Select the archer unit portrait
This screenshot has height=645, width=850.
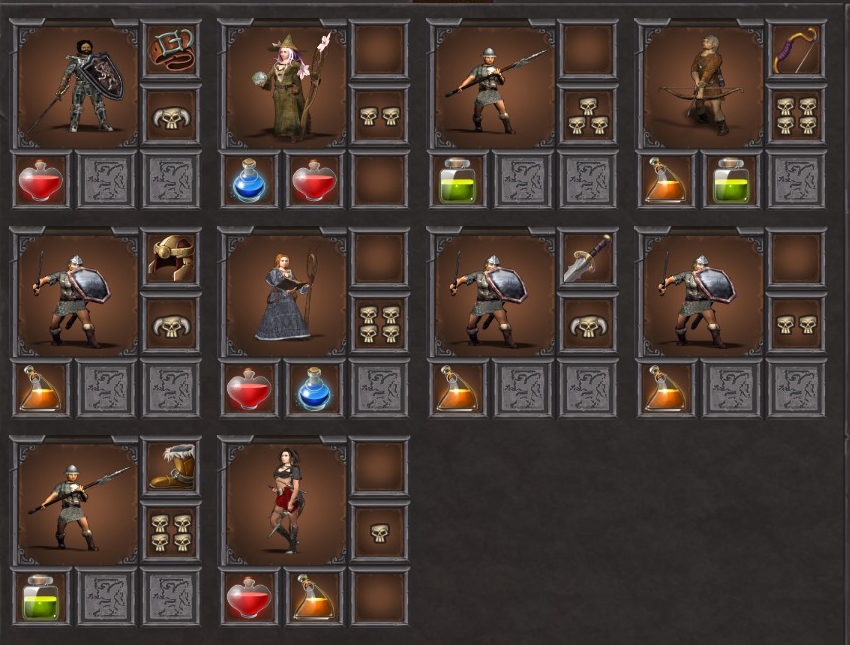tap(703, 86)
